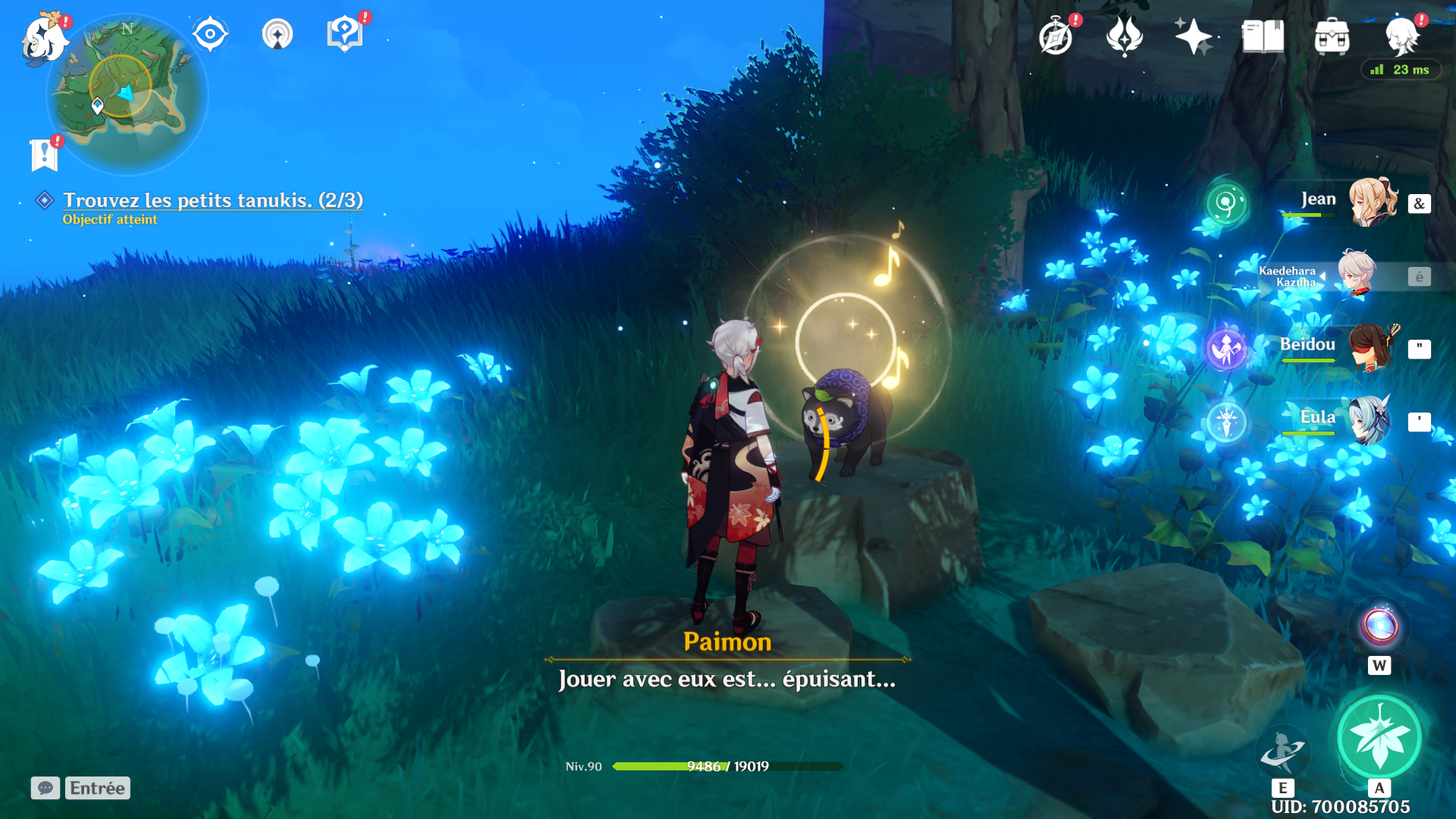Open the battle pass book icon
The image size is (1456, 819).
(x=1263, y=36)
